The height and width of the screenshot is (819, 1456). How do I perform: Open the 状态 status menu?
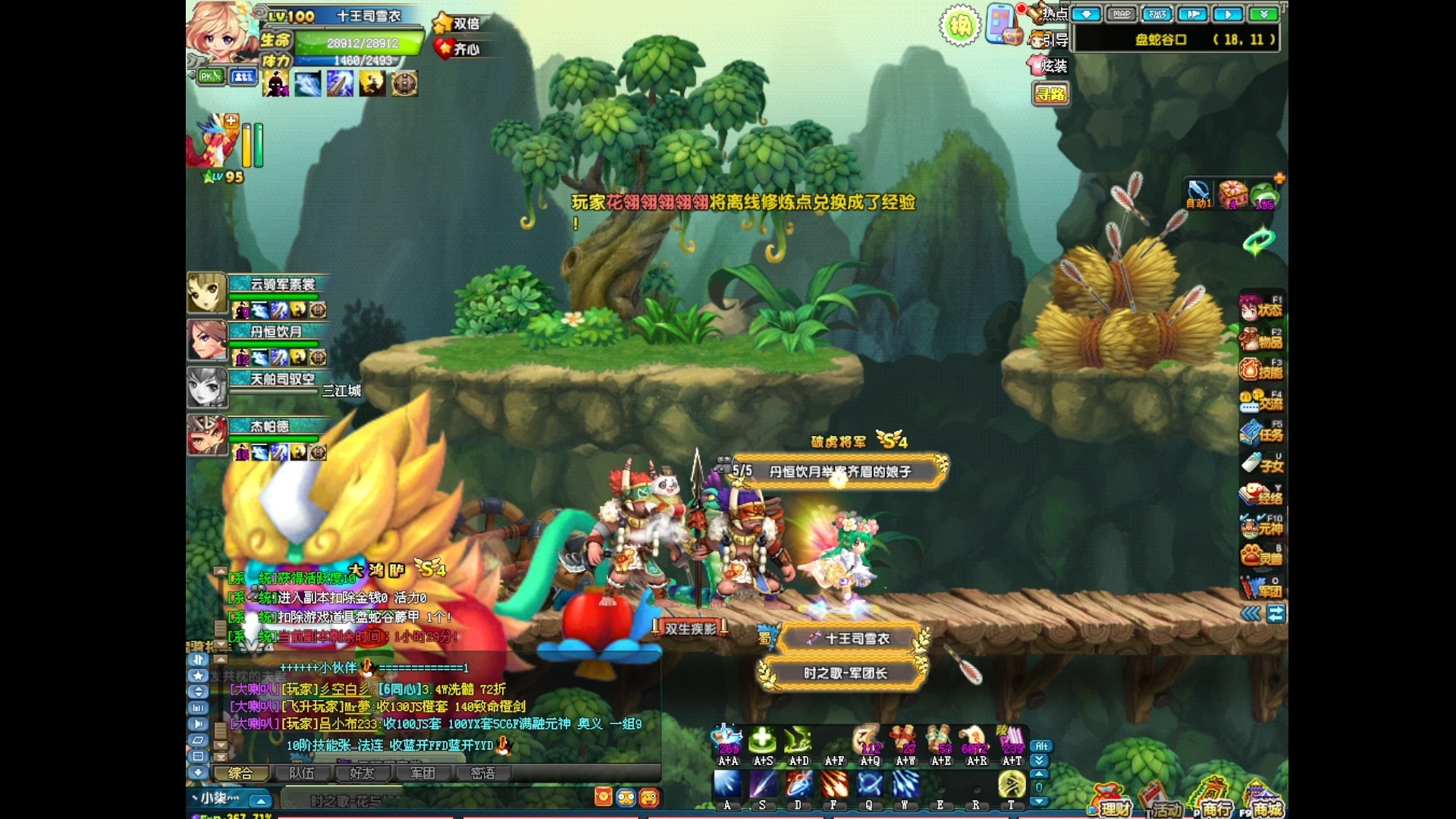1260,309
